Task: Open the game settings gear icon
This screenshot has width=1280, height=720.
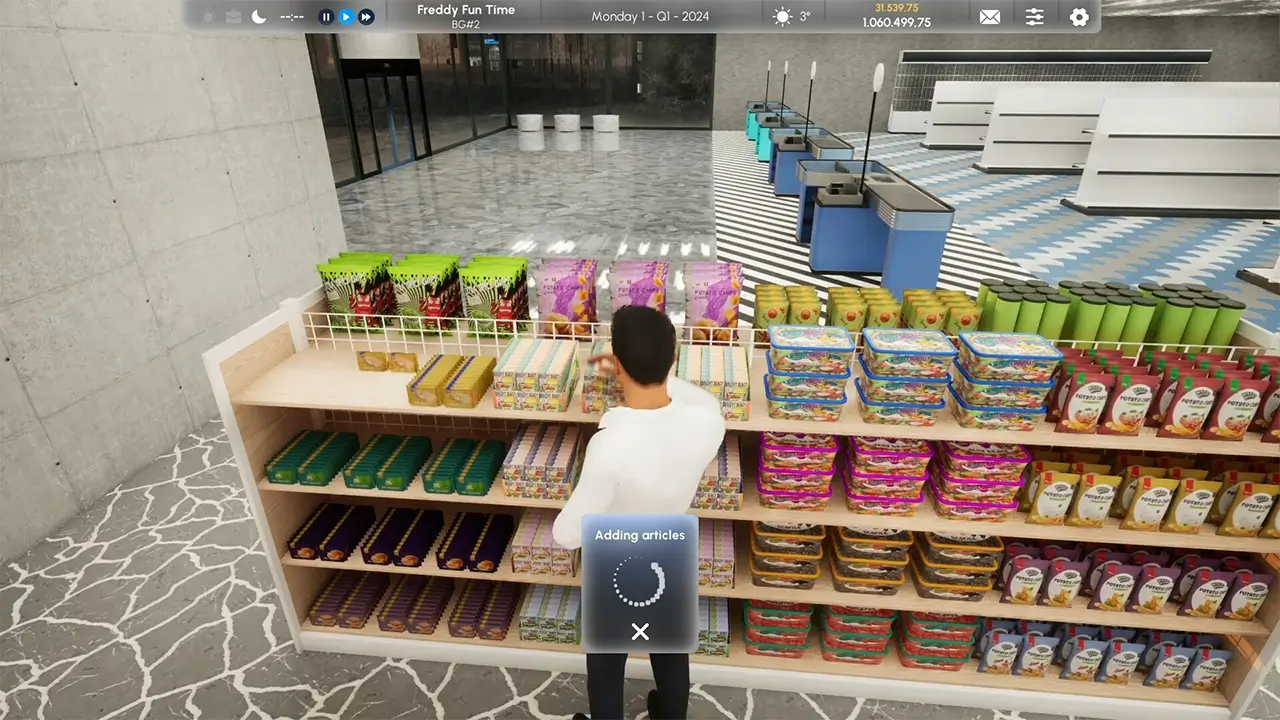Action: [1079, 17]
